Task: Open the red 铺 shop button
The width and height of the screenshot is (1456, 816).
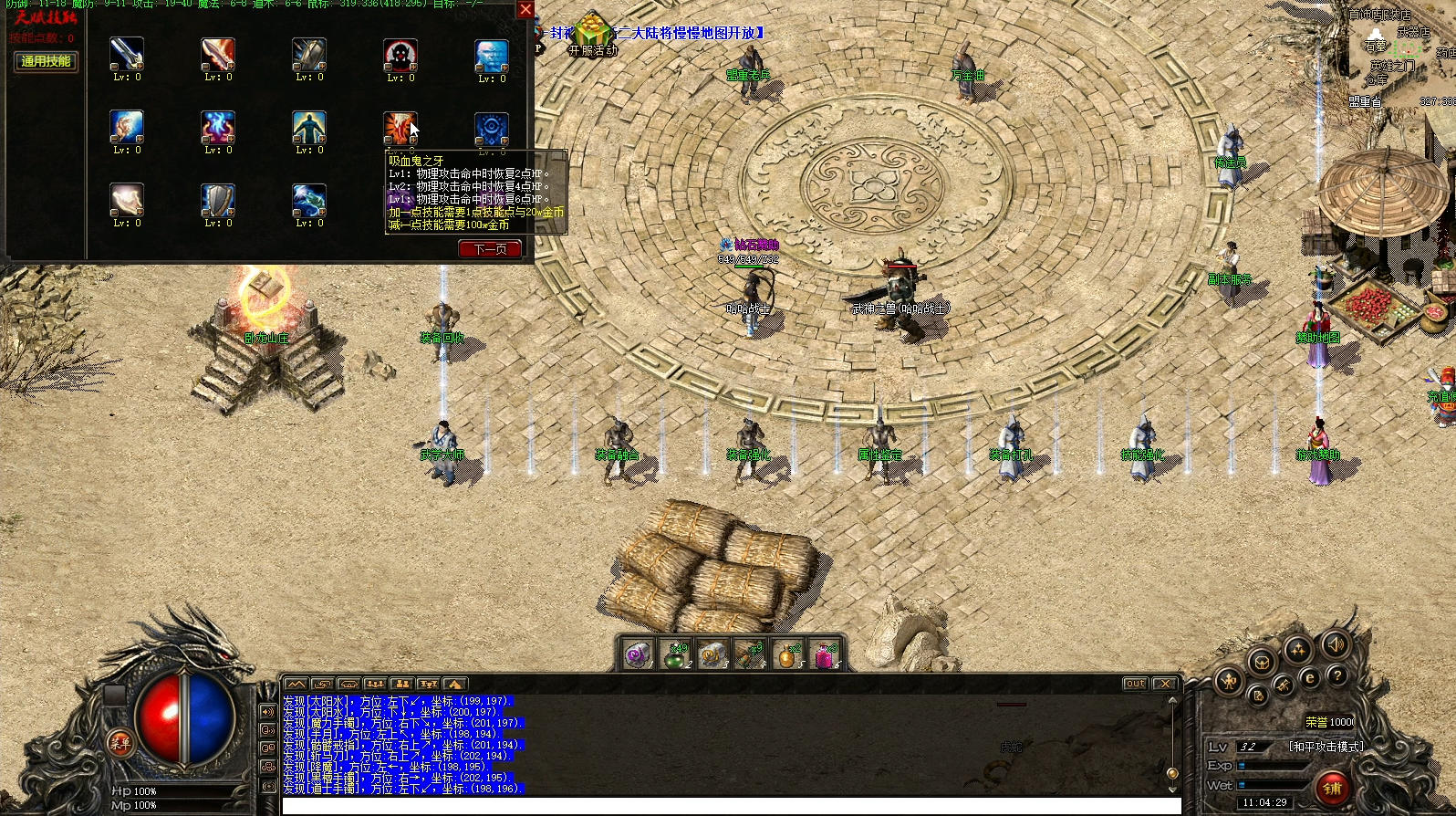Action: click(1332, 787)
